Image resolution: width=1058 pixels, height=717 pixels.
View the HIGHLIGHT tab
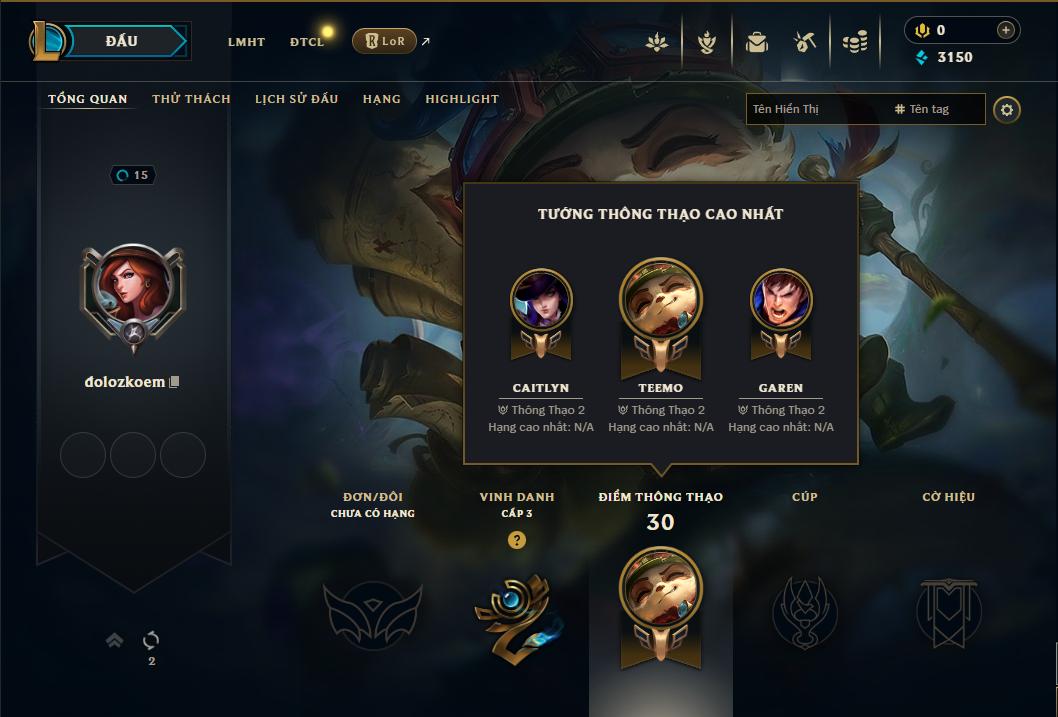[x=462, y=99]
